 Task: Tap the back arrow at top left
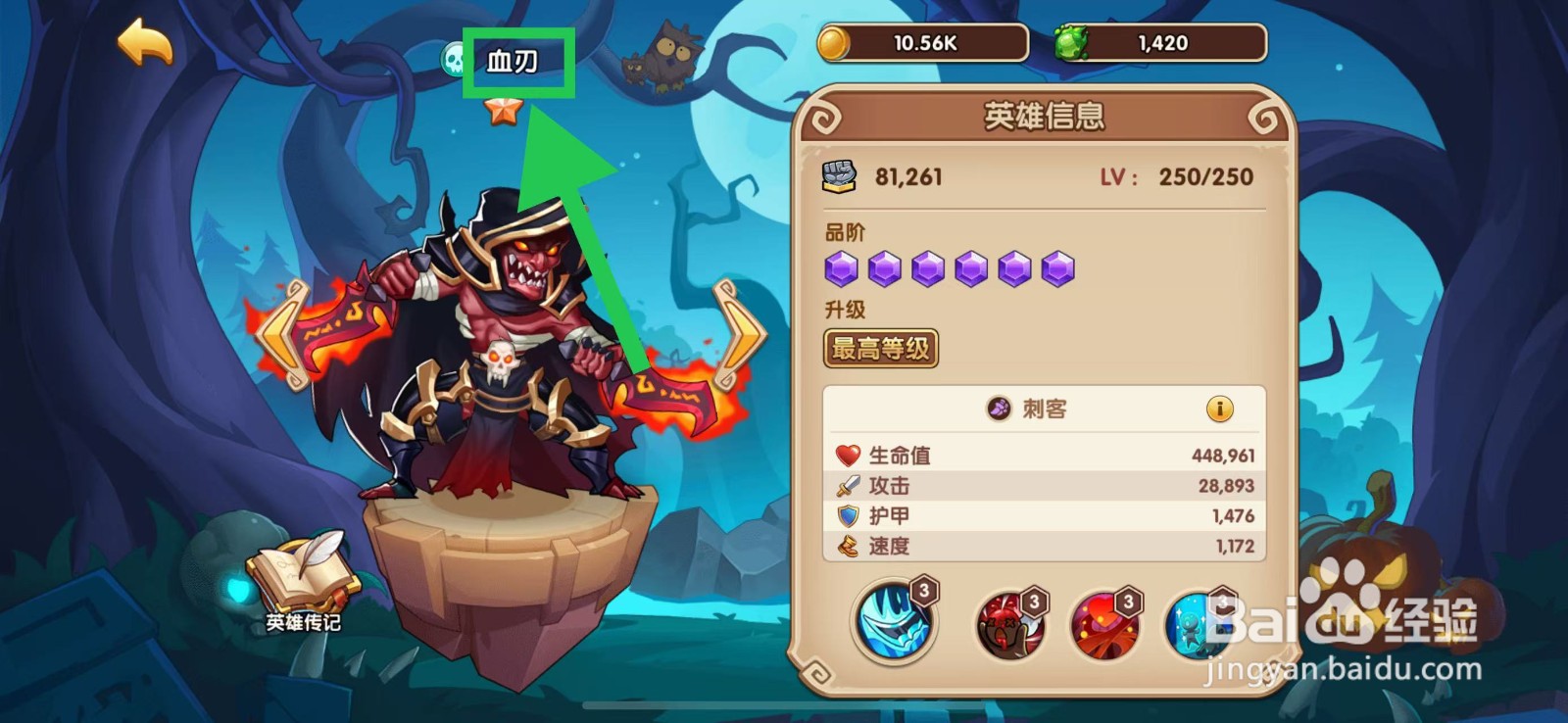143,41
